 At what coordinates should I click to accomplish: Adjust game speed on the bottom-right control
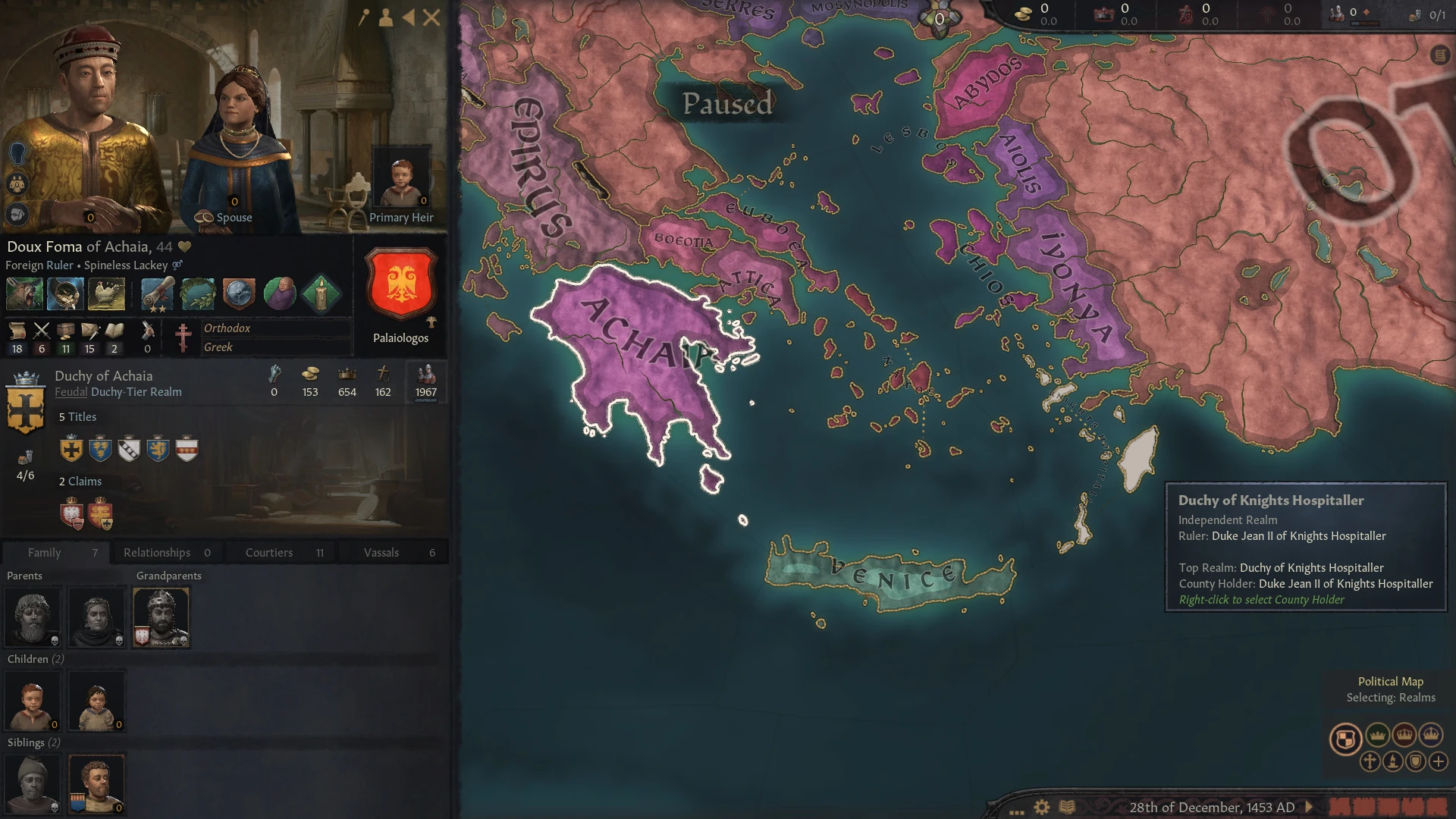1388,806
